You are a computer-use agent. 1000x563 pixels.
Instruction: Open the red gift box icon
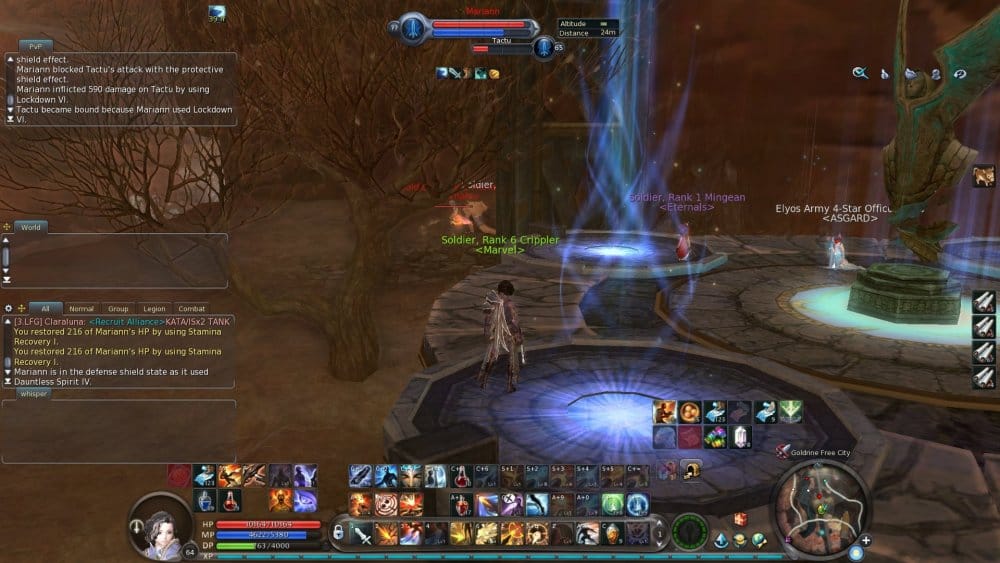coord(740,519)
